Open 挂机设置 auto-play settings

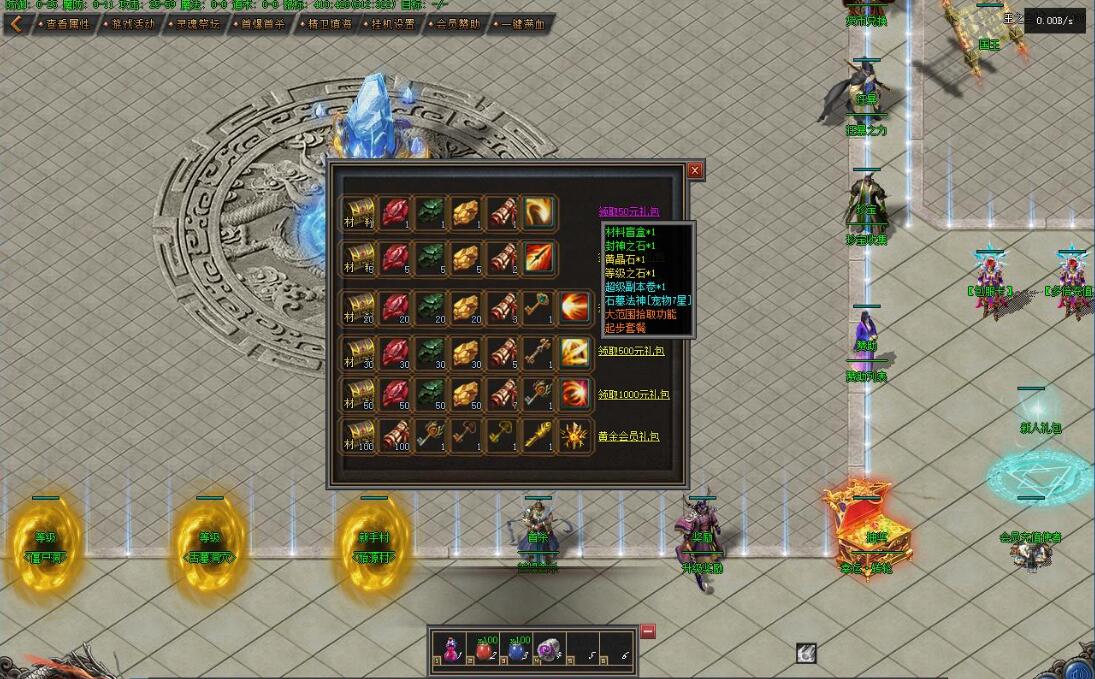point(393,24)
